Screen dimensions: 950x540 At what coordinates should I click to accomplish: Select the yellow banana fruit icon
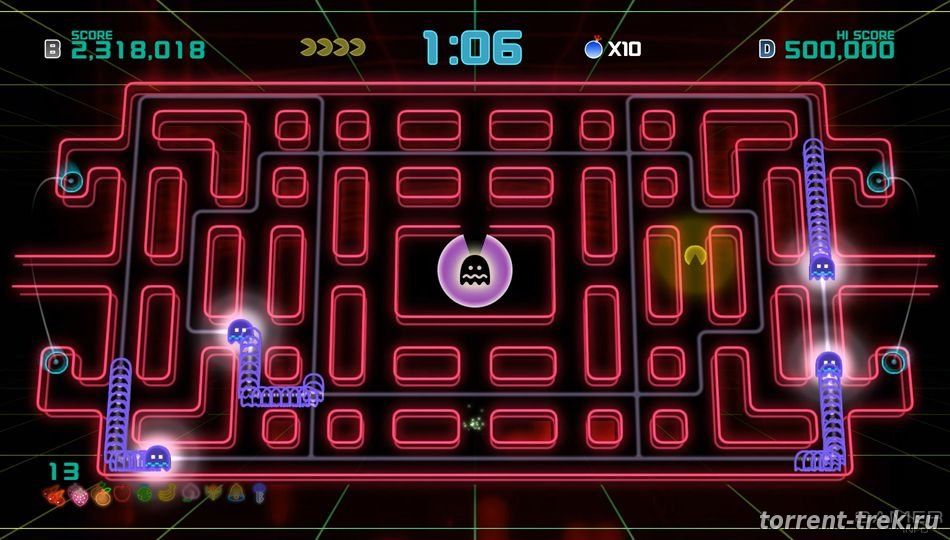coord(164,493)
